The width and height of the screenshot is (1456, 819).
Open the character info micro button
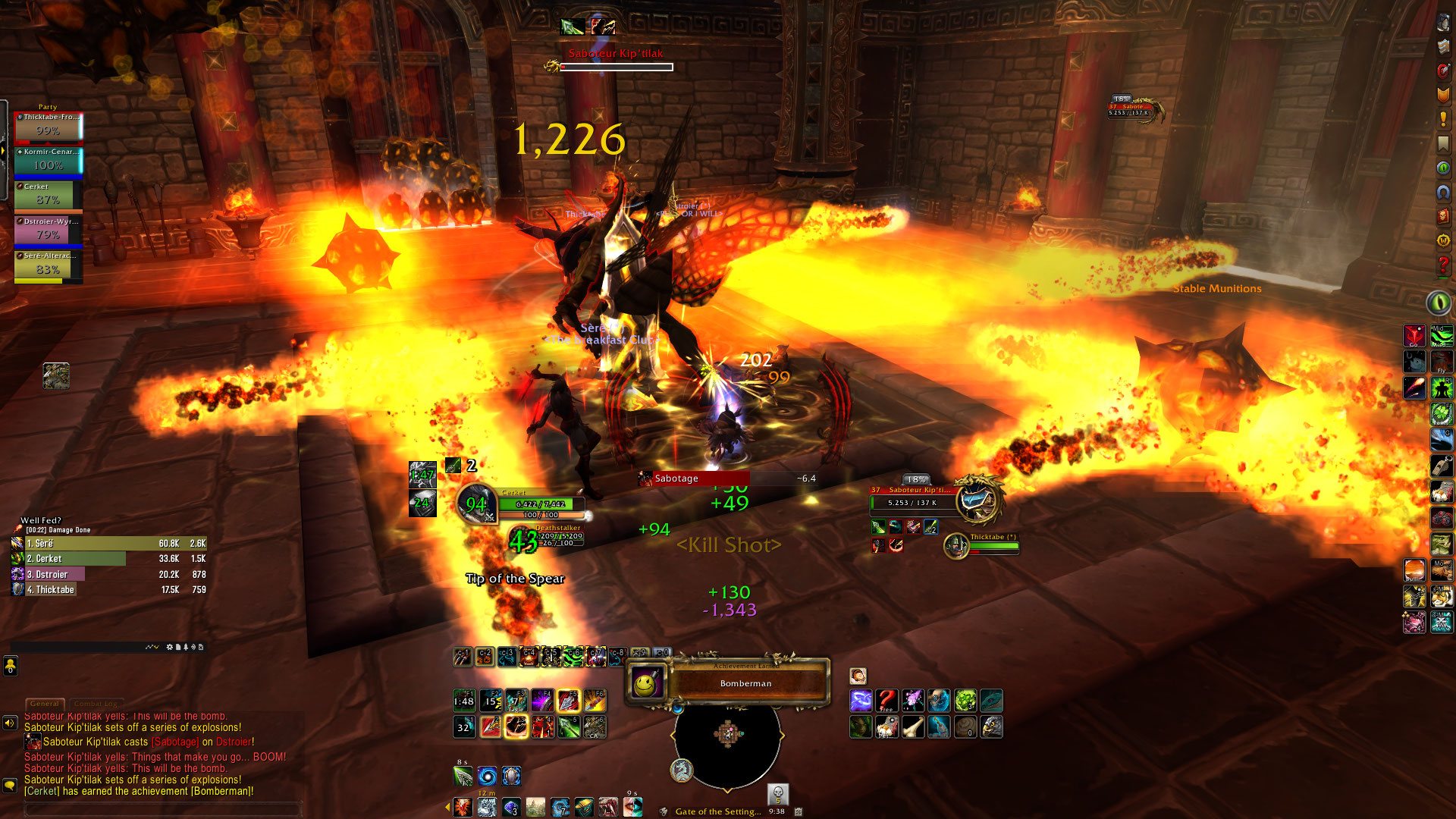pyautogui.click(x=1443, y=23)
